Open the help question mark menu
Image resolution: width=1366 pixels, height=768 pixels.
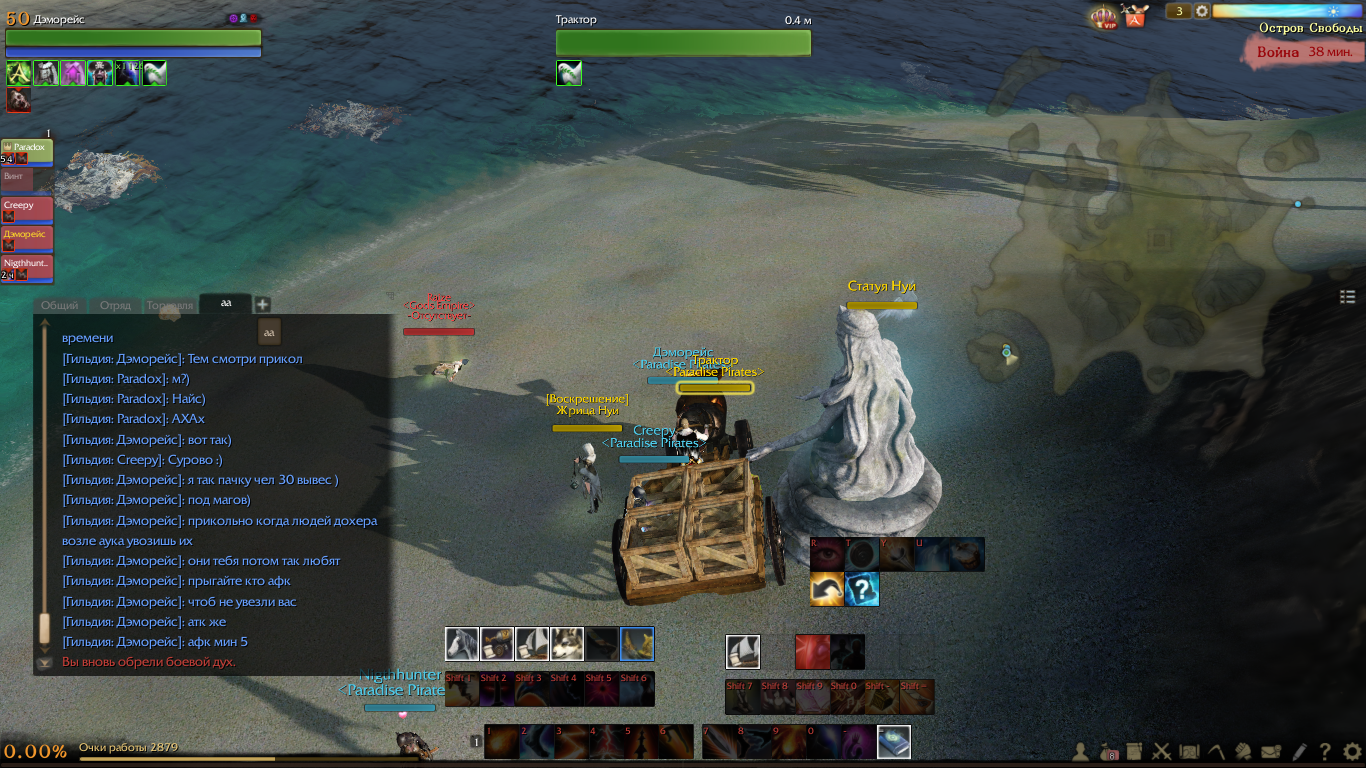point(1325,751)
